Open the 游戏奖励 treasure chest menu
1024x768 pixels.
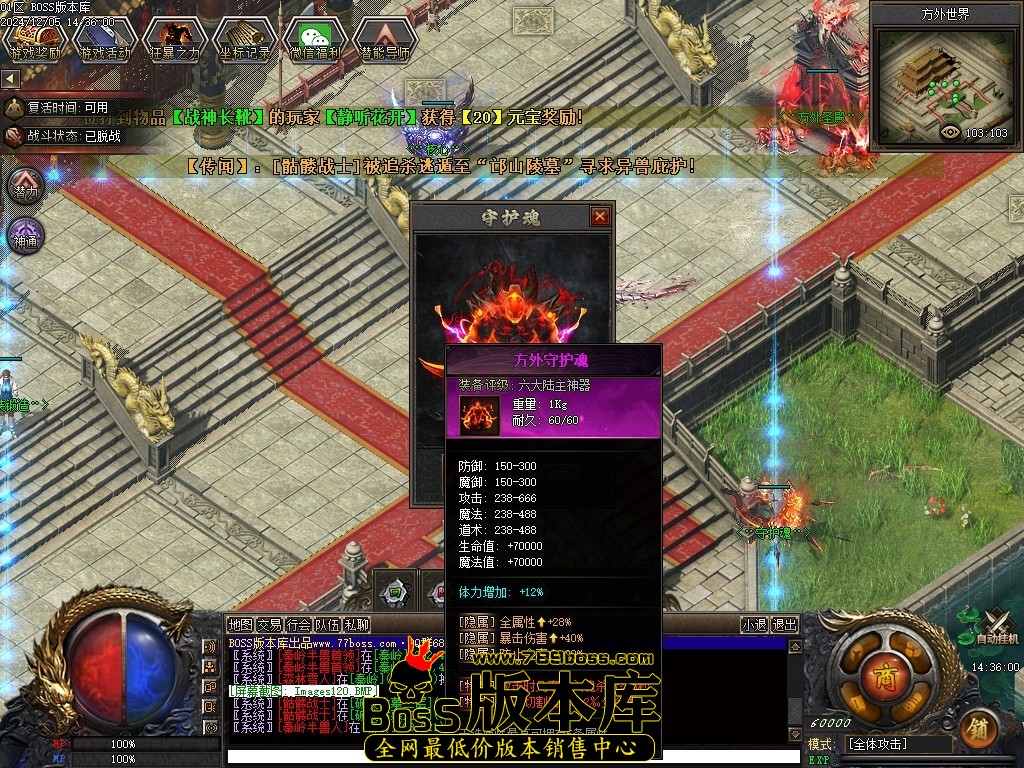[37, 40]
